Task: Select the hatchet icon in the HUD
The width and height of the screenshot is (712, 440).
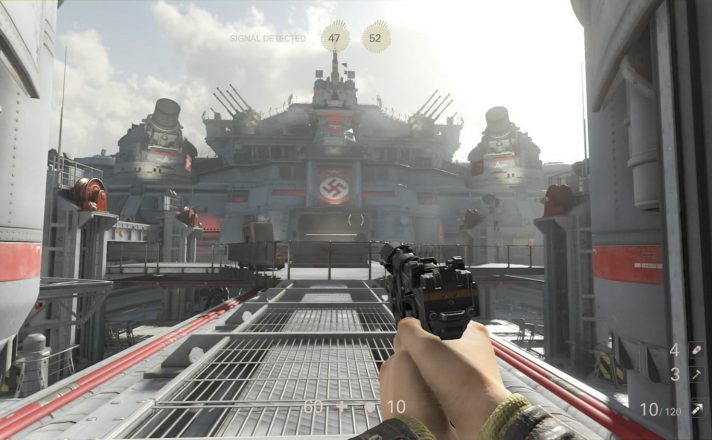Action: (x=696, y=374)
